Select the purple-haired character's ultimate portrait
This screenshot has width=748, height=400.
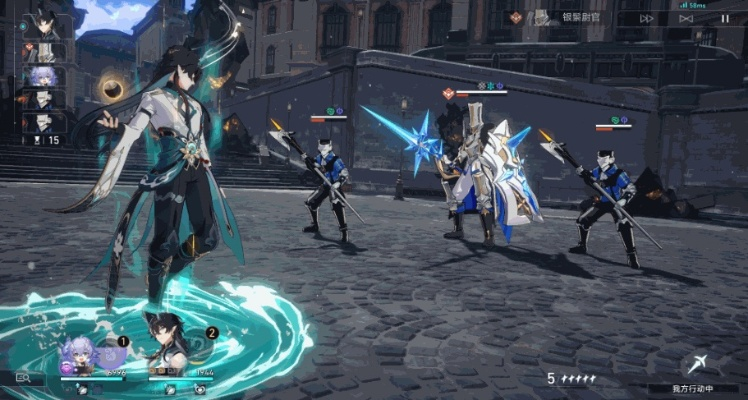[x=81, y=356]
